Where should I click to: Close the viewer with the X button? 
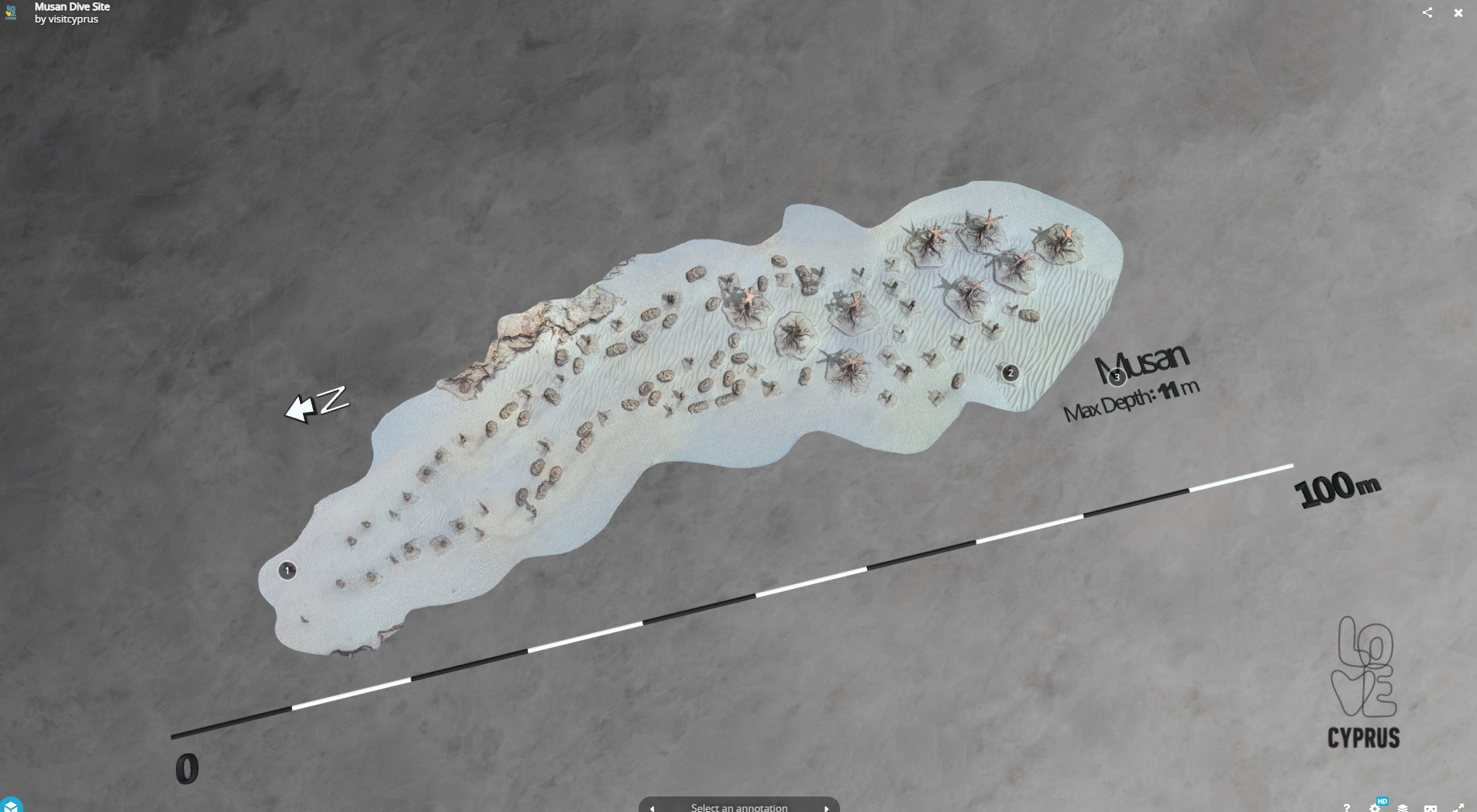1458,12
